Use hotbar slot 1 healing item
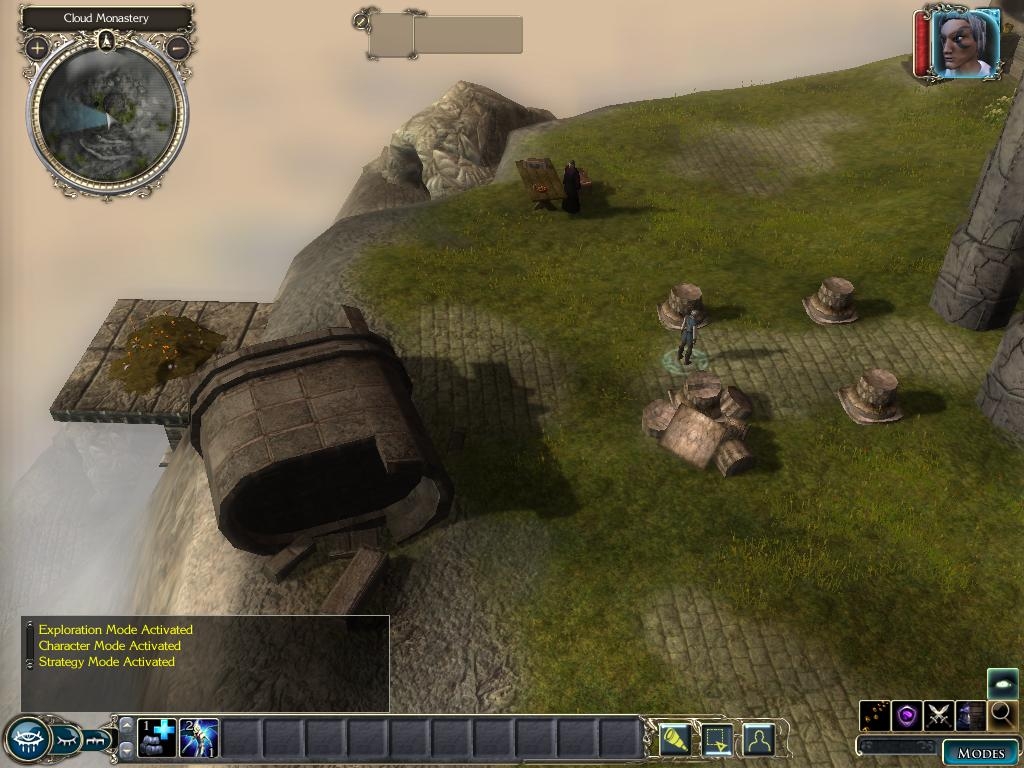The image size is (1024, 768). pos(156,738)
